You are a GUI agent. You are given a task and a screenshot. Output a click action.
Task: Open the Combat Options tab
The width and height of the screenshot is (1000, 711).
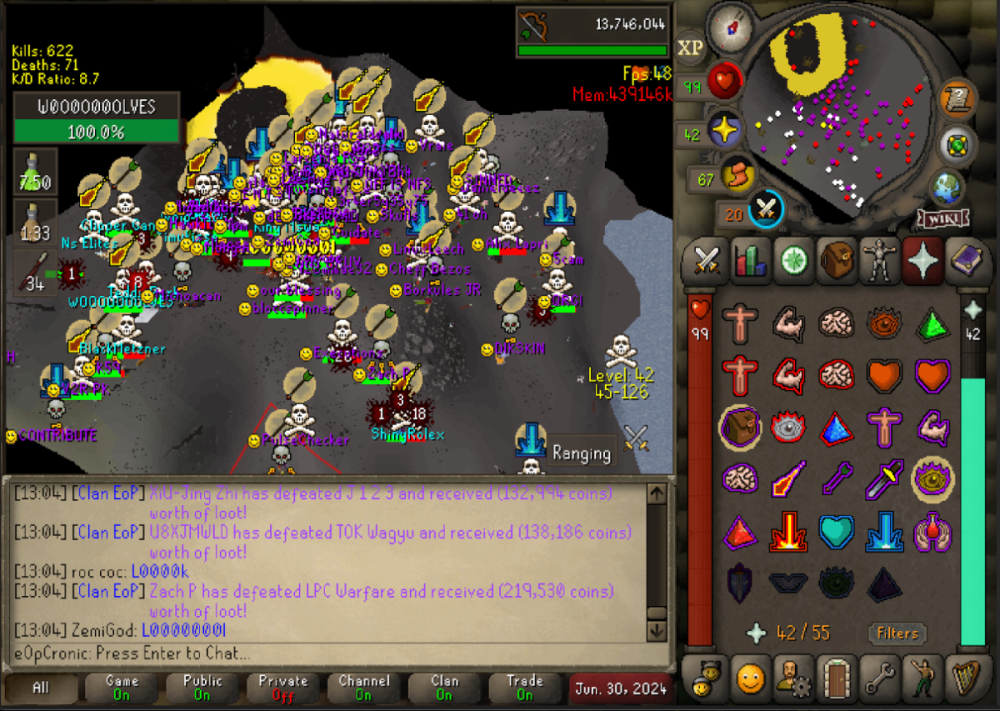(x=707, y=260)
